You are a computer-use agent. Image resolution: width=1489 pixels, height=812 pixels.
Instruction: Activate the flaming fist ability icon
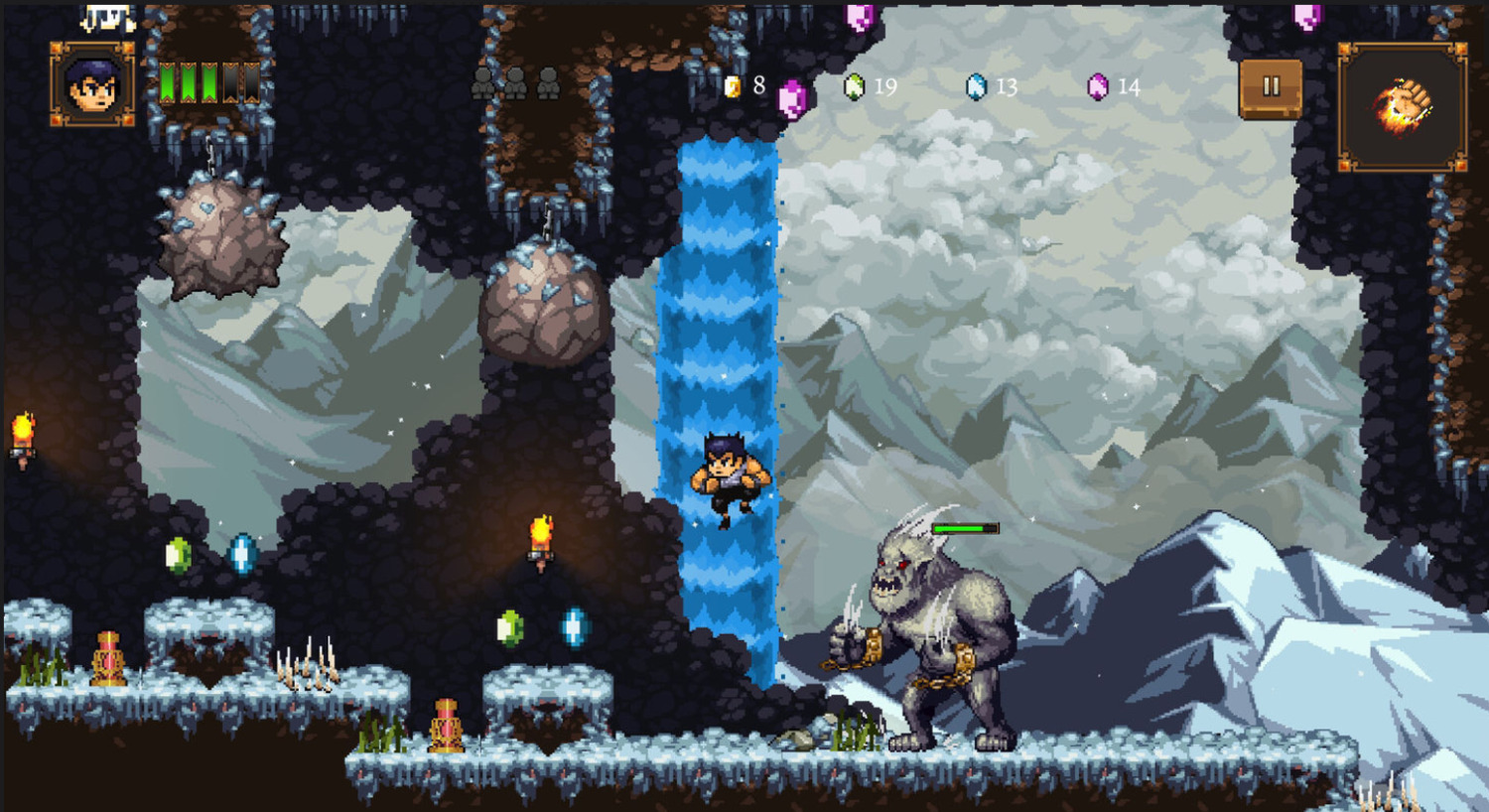1402,106
